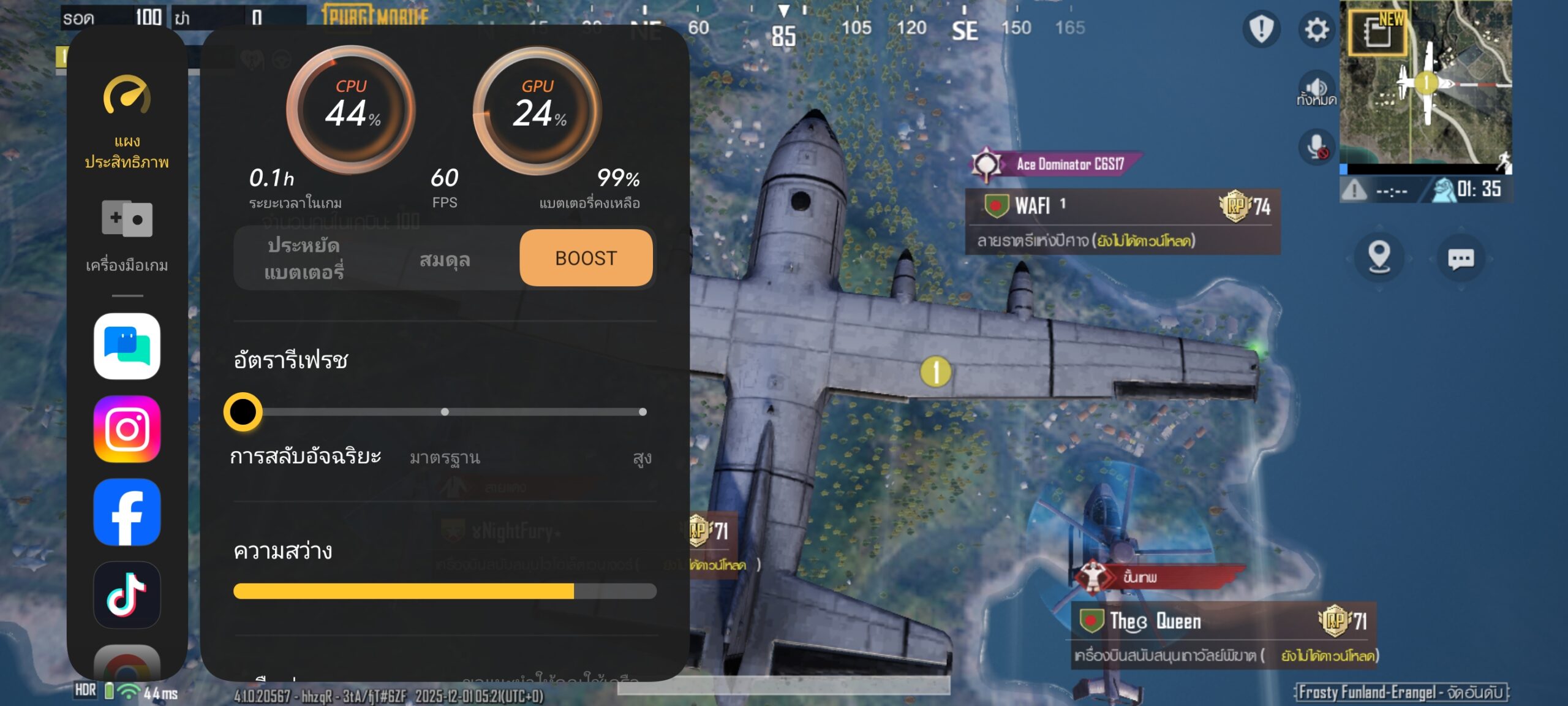
Task: Open the Facebook shortcut
Action: point(127,512)
